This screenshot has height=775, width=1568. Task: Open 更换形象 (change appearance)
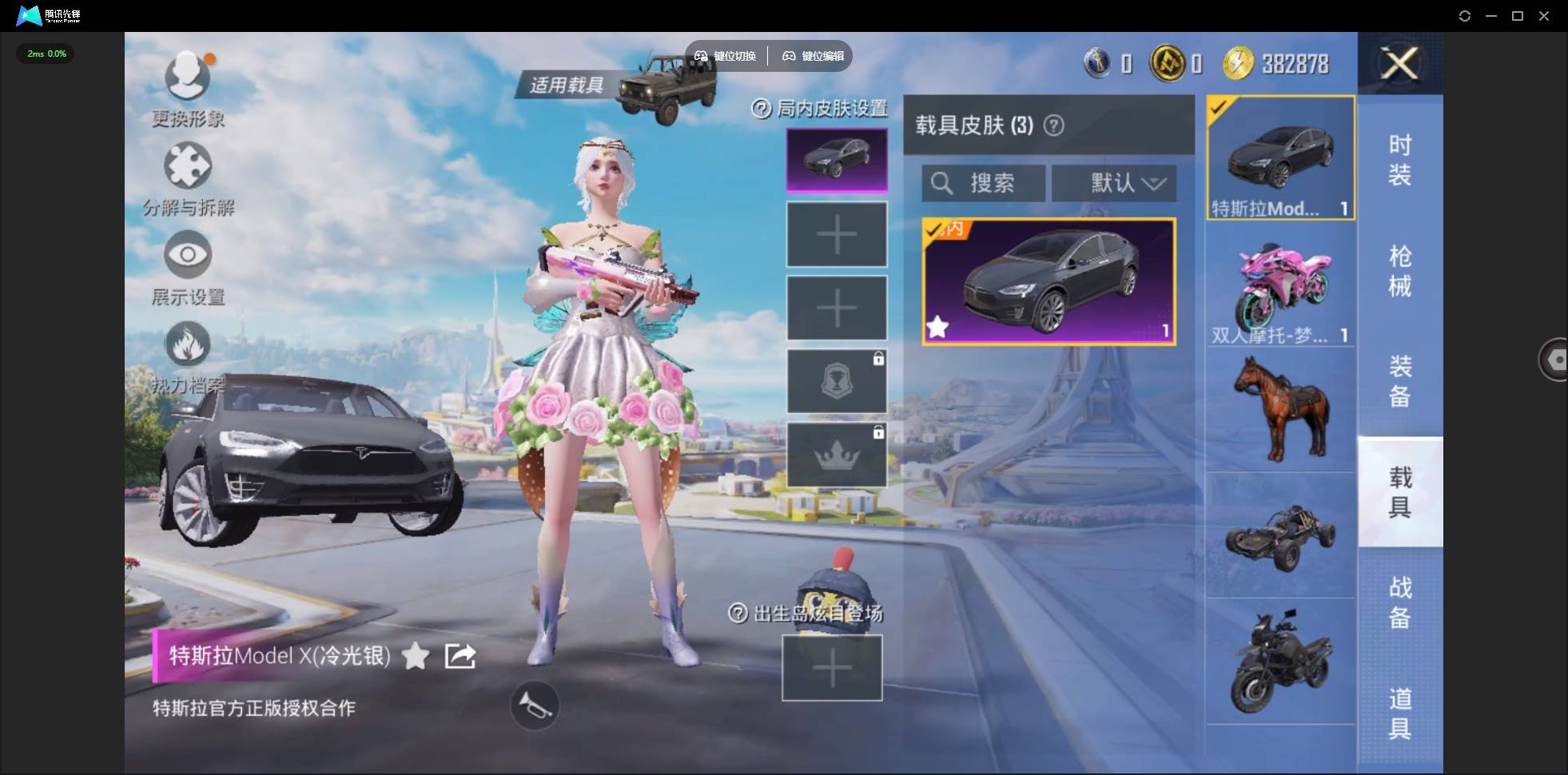[x=188, y=77]
